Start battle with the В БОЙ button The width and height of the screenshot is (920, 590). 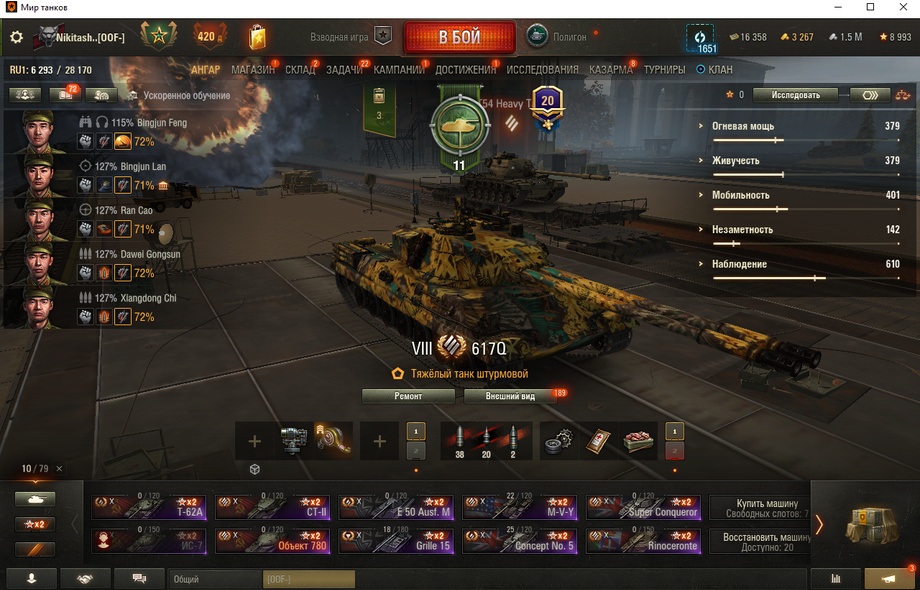coord(459,38)
